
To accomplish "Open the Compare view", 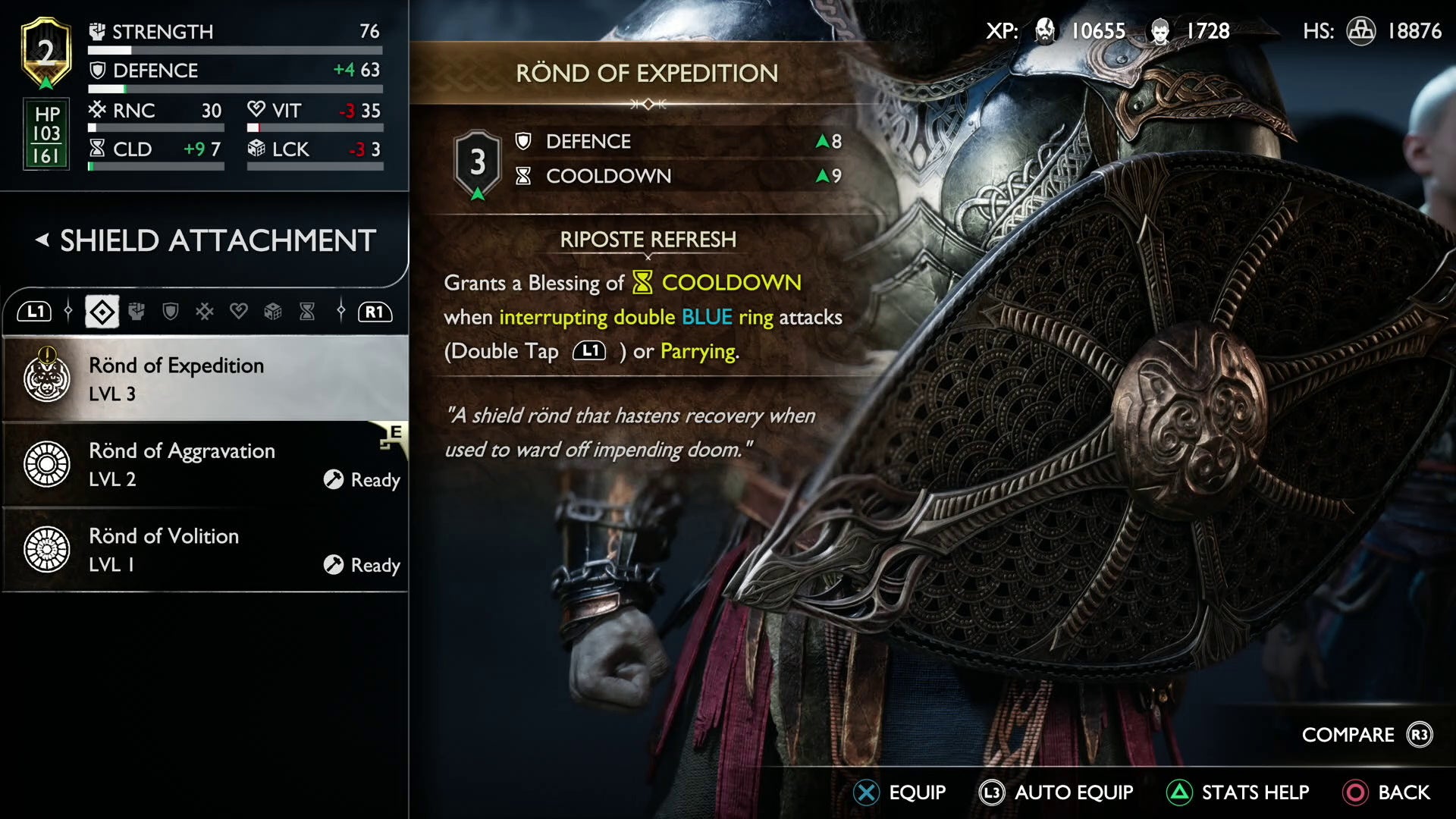I will (x=1367, y=735).
